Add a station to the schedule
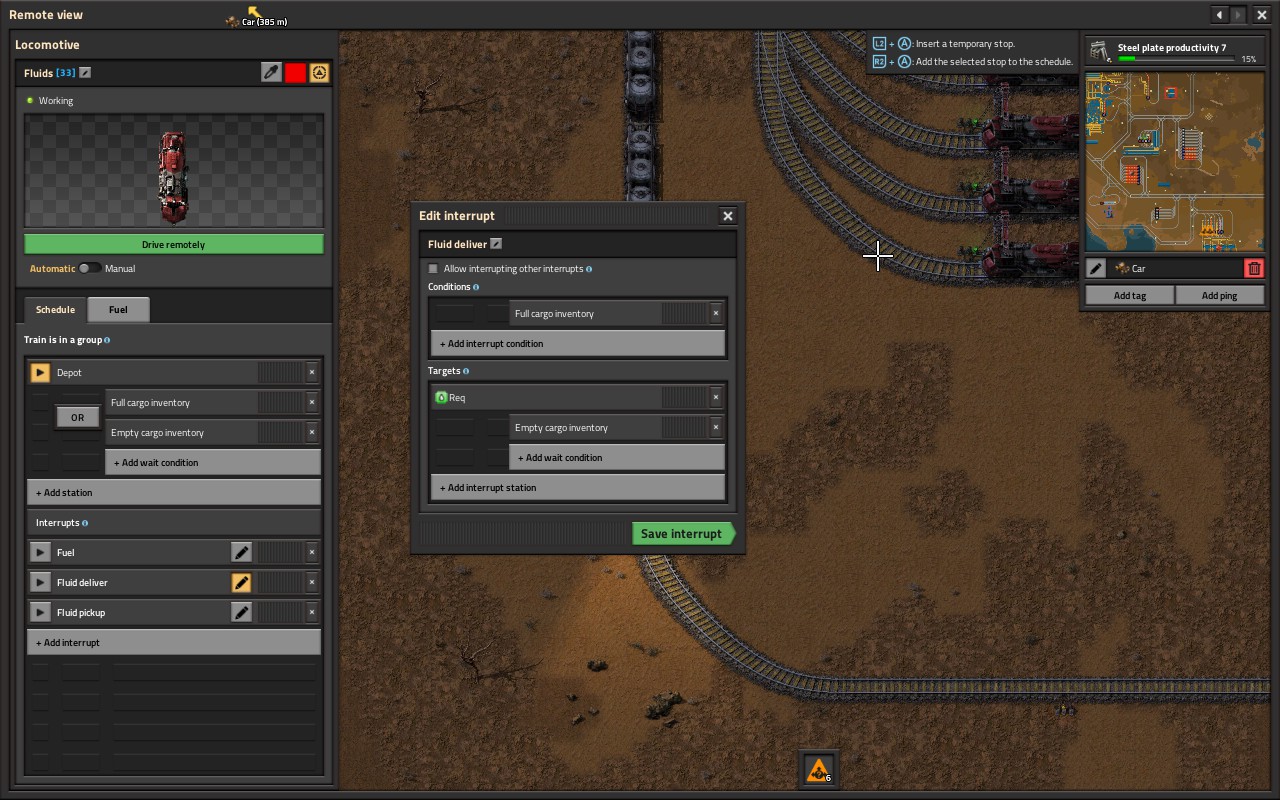 (x=174, y=493)
